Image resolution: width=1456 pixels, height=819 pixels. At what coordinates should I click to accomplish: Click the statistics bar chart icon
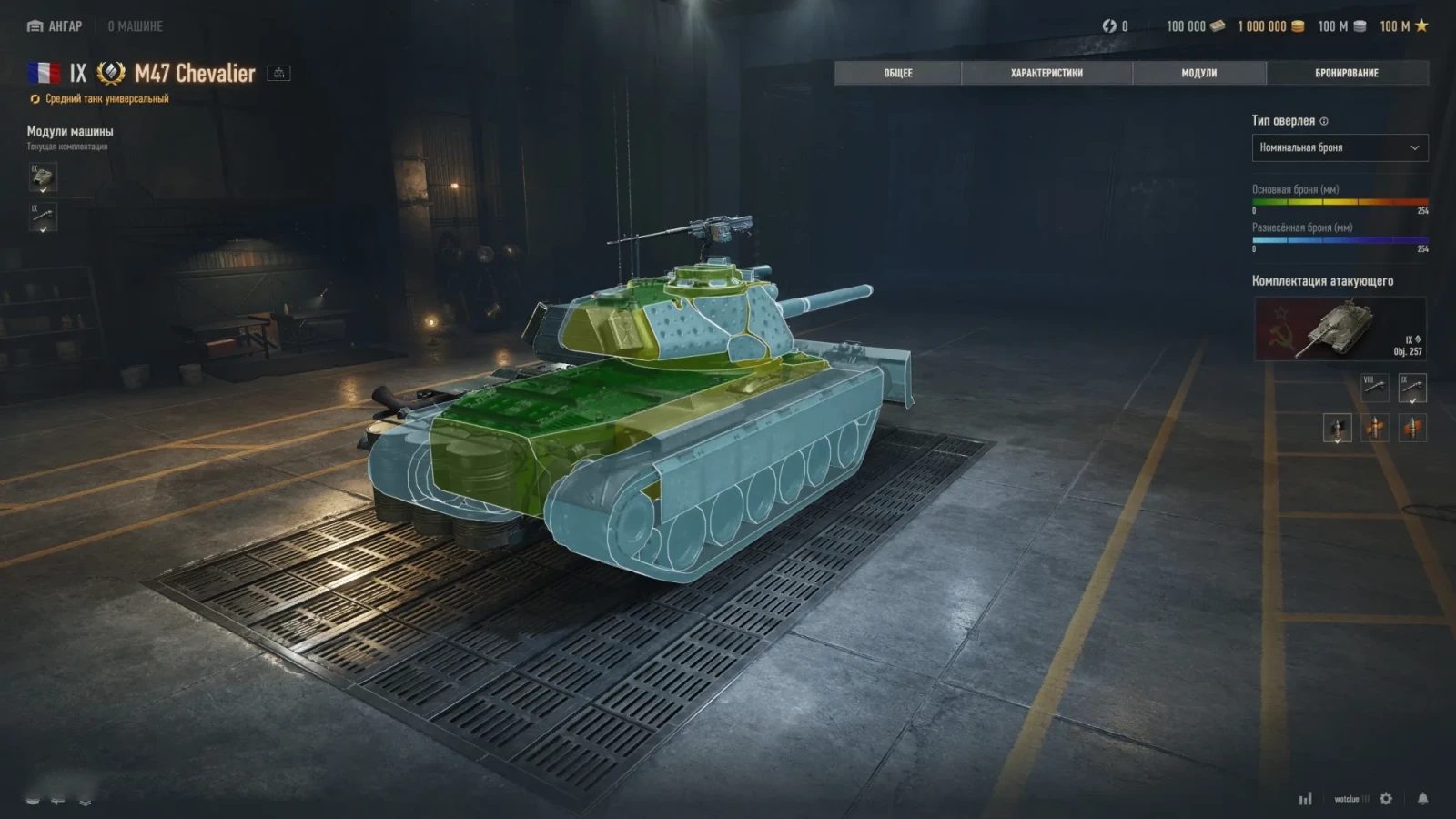click(1306, 798)
